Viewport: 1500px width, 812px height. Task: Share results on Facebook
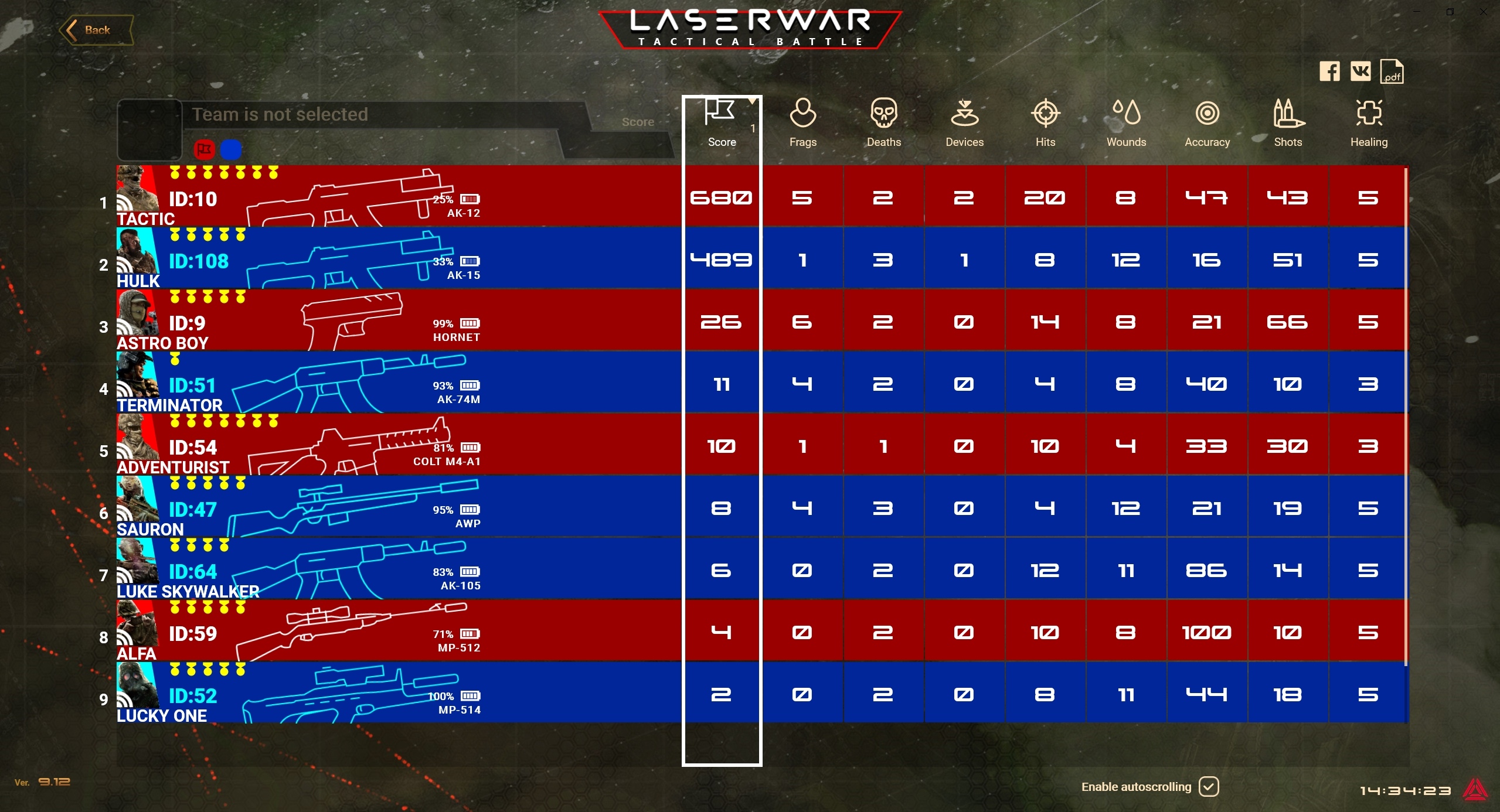pos(1329,72)
